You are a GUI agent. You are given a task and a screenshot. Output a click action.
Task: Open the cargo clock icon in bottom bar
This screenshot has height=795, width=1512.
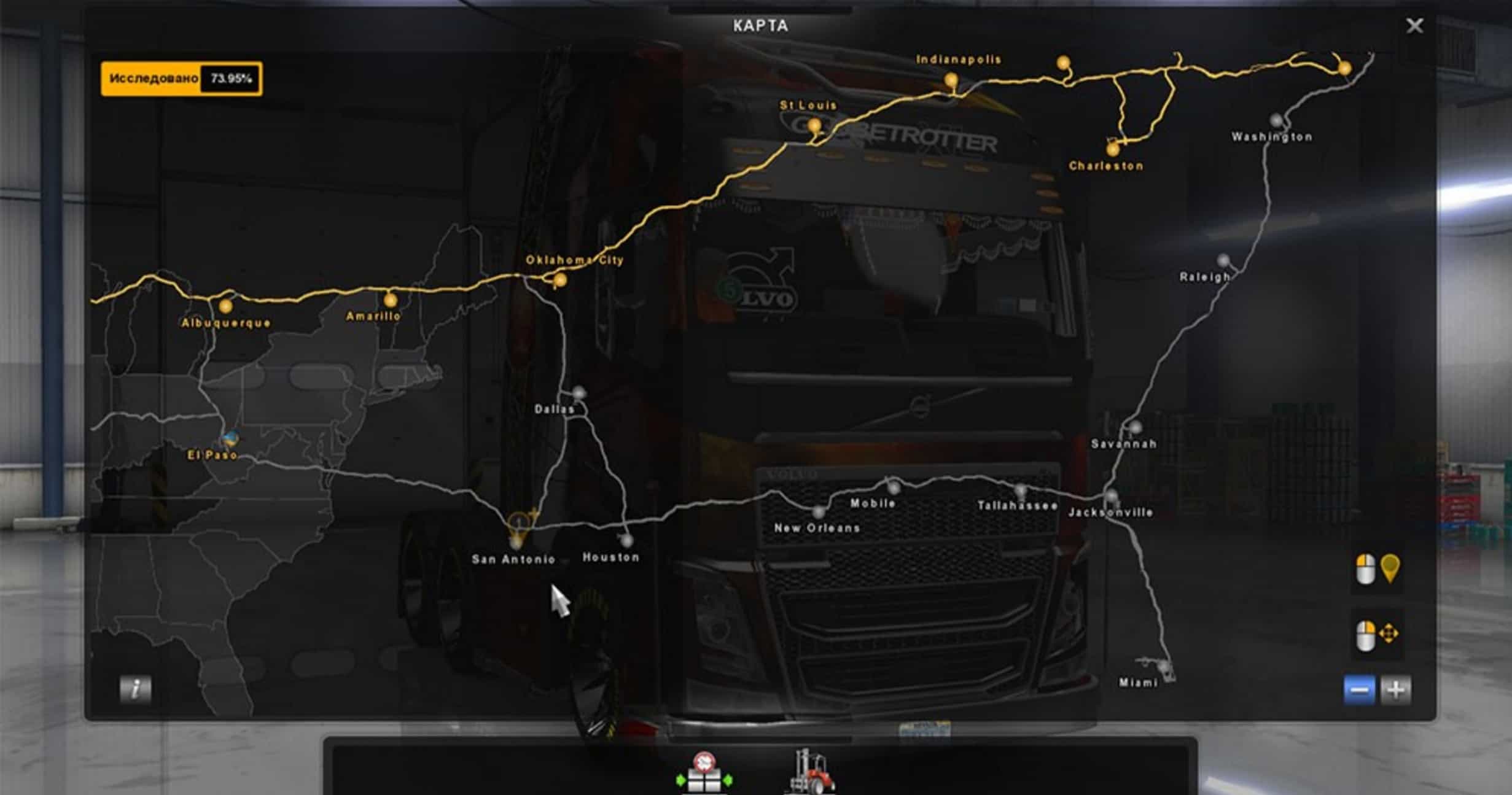(x=704, y=772)
